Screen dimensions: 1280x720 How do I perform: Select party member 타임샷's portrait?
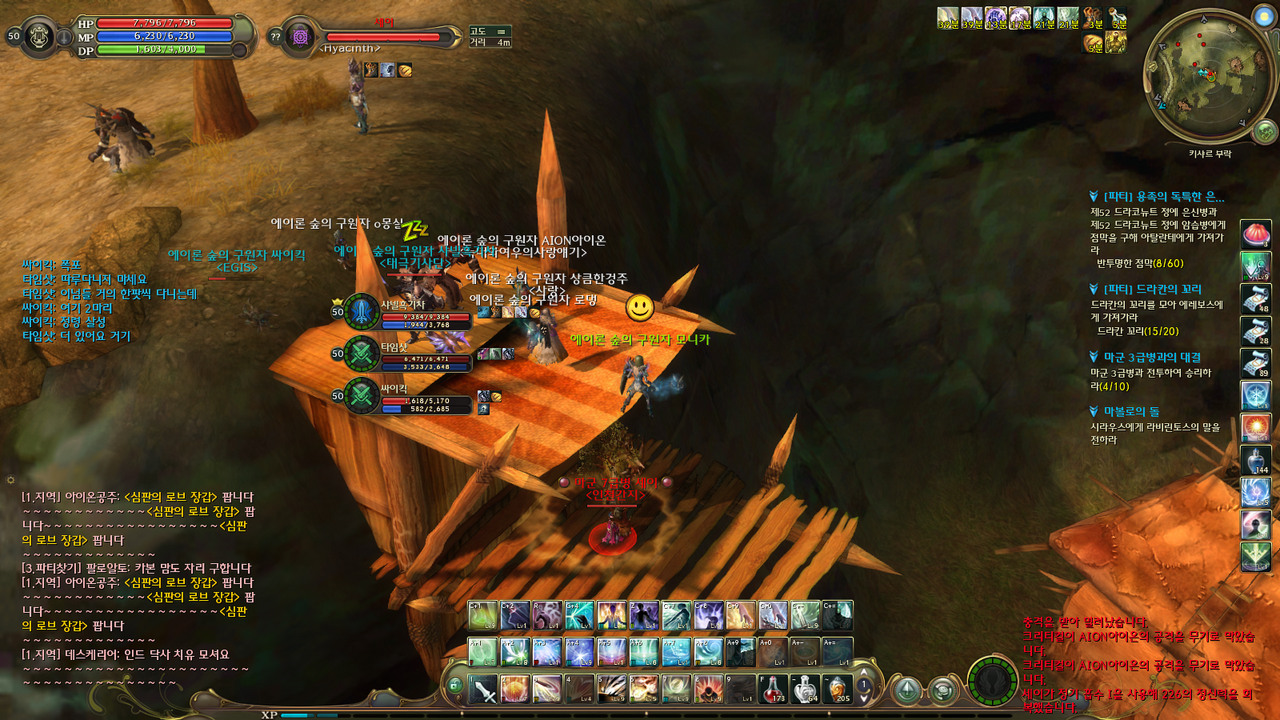(362, 353)
